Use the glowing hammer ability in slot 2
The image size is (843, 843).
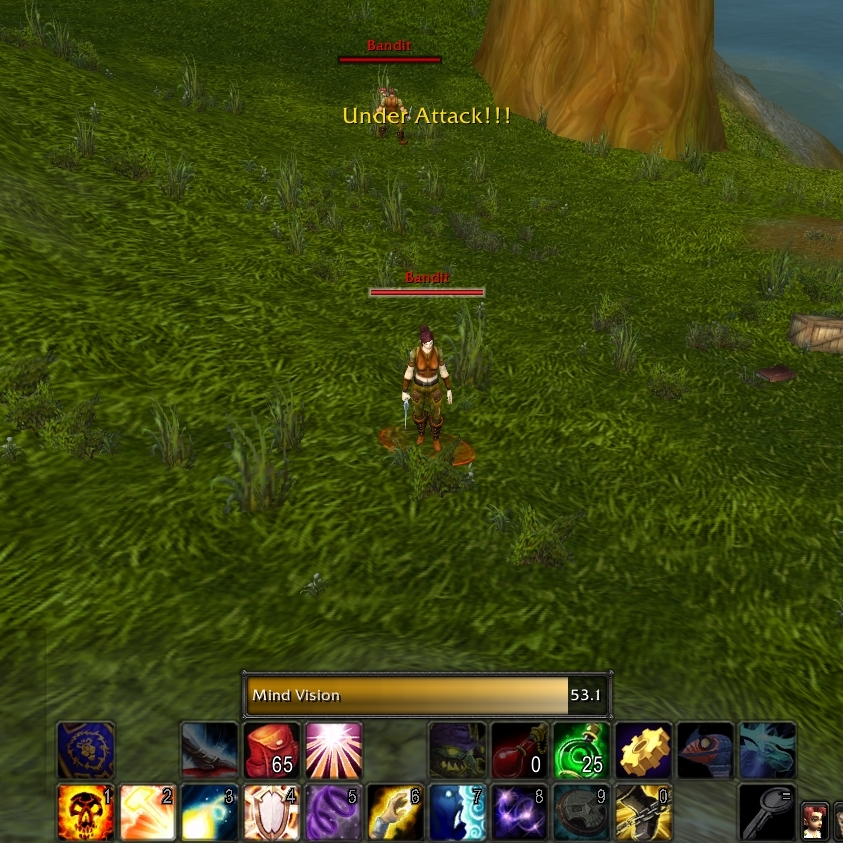(148, 812)
